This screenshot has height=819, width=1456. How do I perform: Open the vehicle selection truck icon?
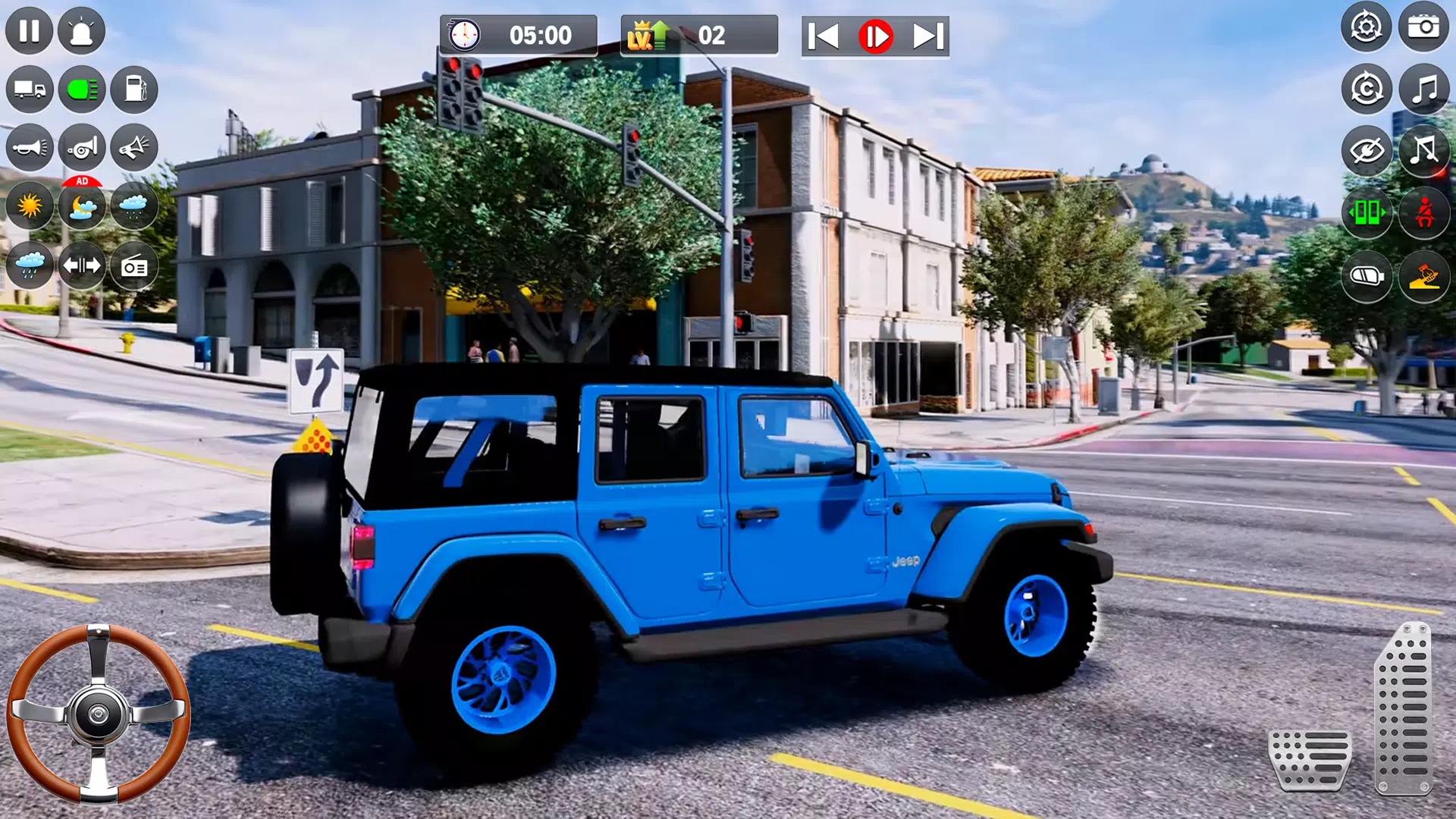pos(30,89)
